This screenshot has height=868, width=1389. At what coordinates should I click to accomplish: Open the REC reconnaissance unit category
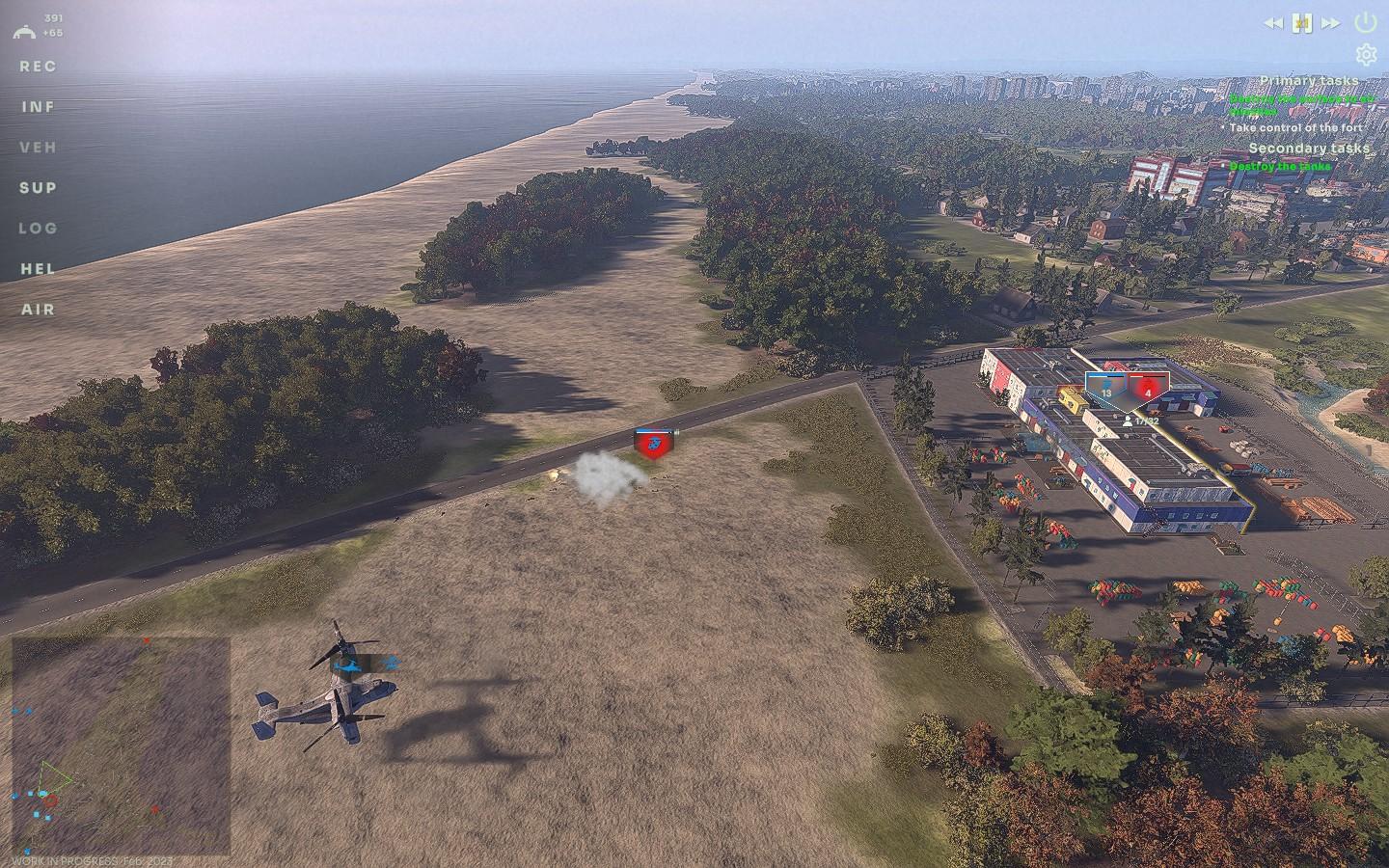[x=39, y=67]
